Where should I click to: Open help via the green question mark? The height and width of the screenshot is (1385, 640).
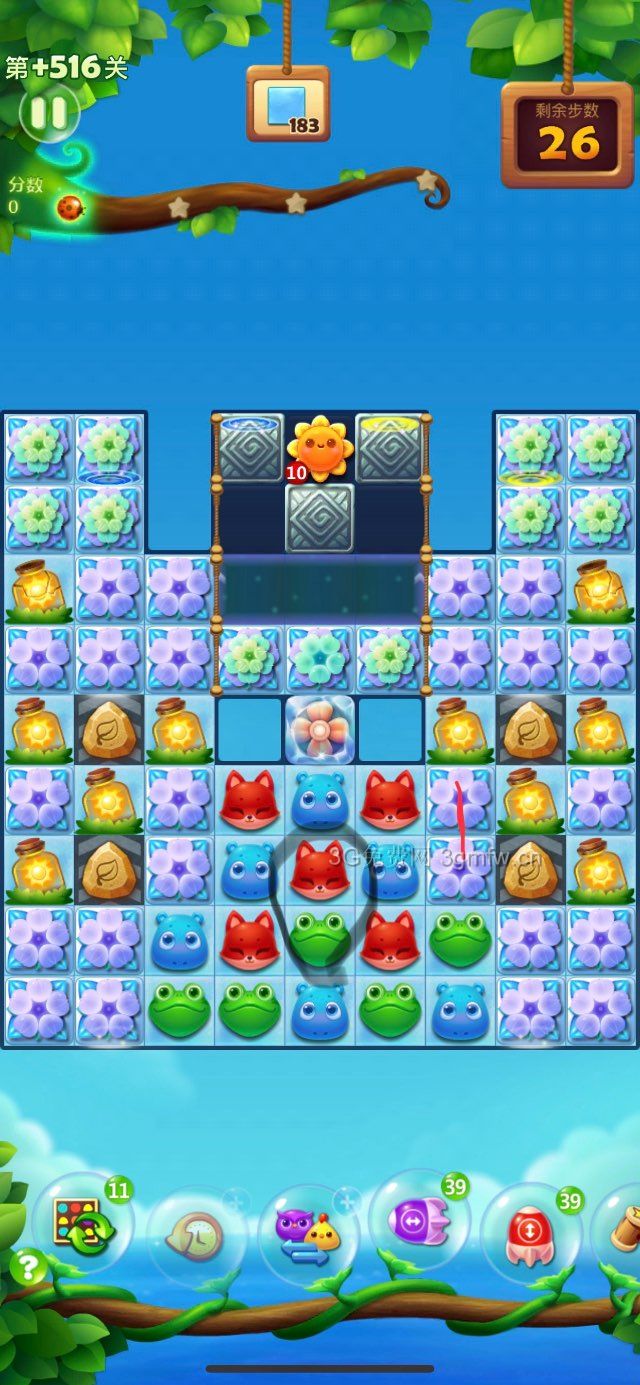28,1267
